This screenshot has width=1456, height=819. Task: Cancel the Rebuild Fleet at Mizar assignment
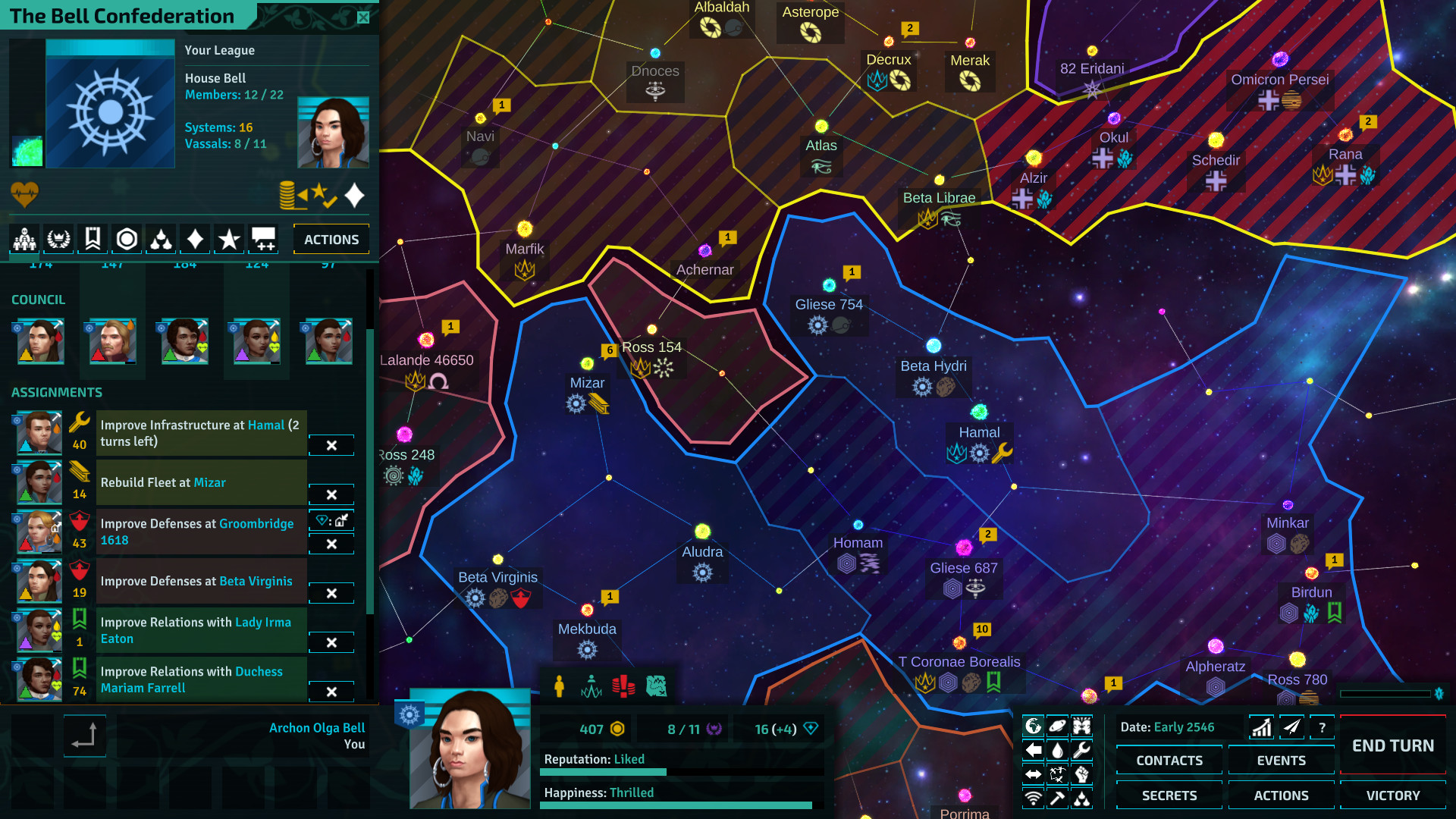point(331,494)
